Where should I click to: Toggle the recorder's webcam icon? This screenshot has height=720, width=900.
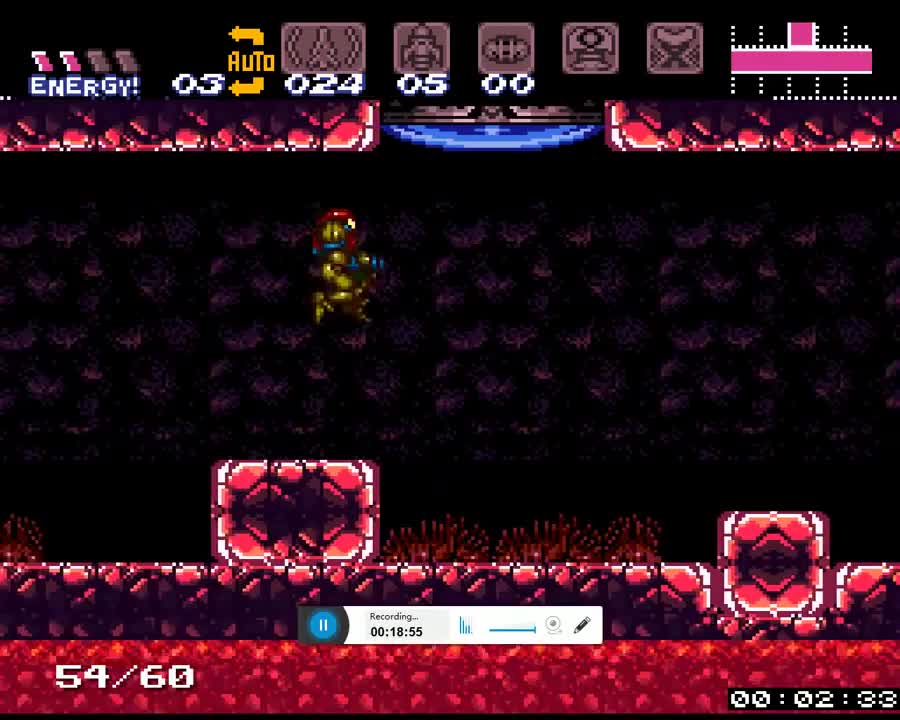(553, 626)
